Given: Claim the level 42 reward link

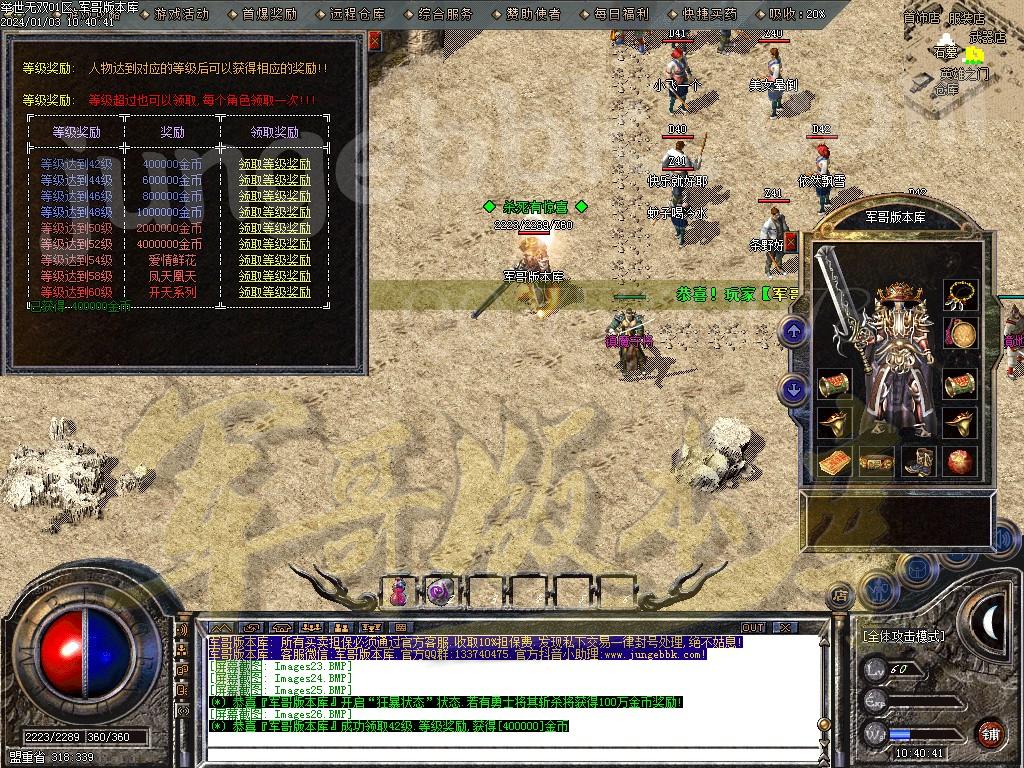Looking at the screenshot, I should pyautogui.click(x=274, y=165).
